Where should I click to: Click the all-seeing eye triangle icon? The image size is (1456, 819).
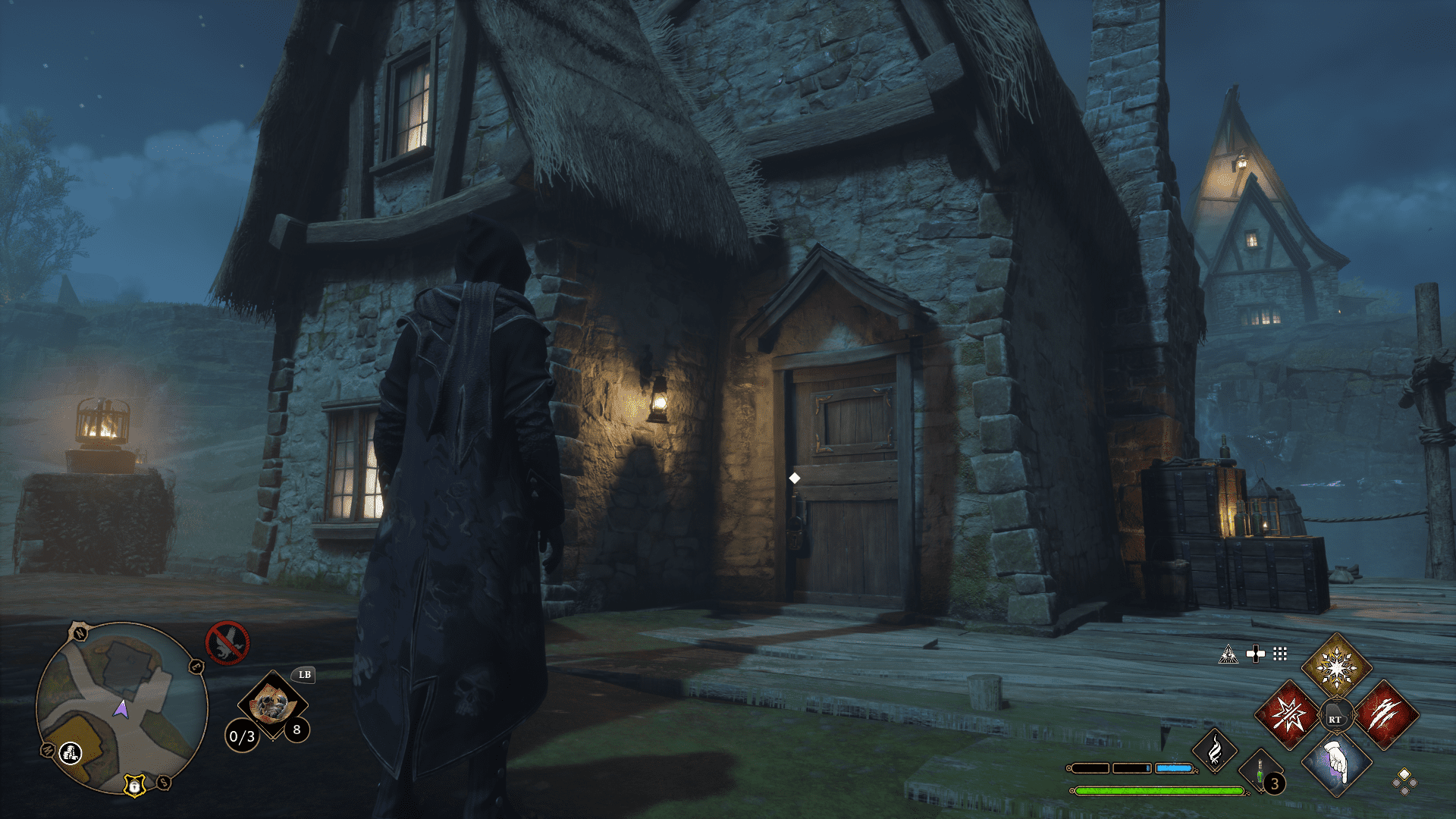[1228, 654]
